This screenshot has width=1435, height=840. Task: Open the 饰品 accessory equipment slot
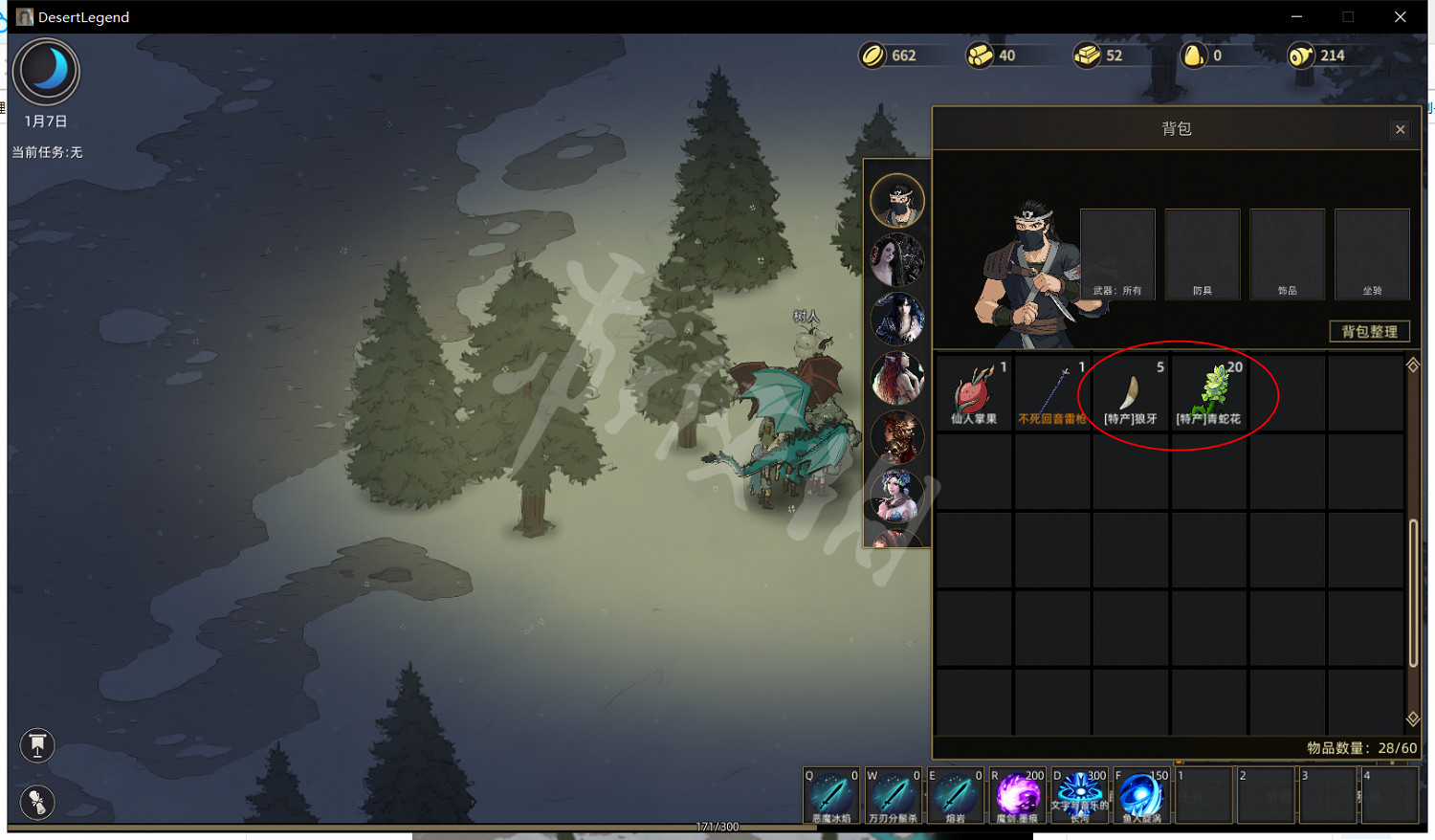coord(1287,254)
